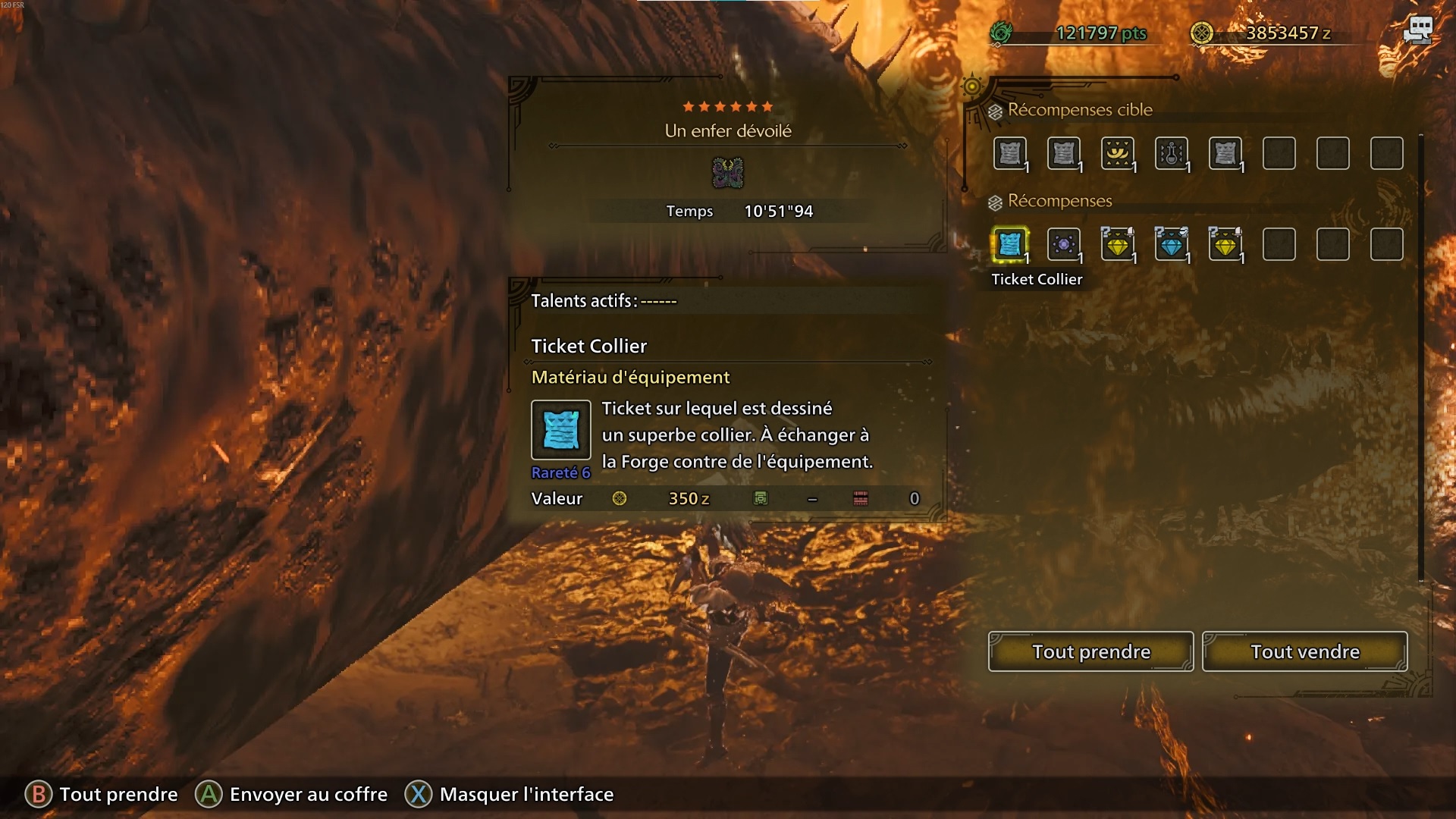Screen dimensions: 1456x819
Task: Expand the Récompenses section header
Action: [x=1059, y=201]
